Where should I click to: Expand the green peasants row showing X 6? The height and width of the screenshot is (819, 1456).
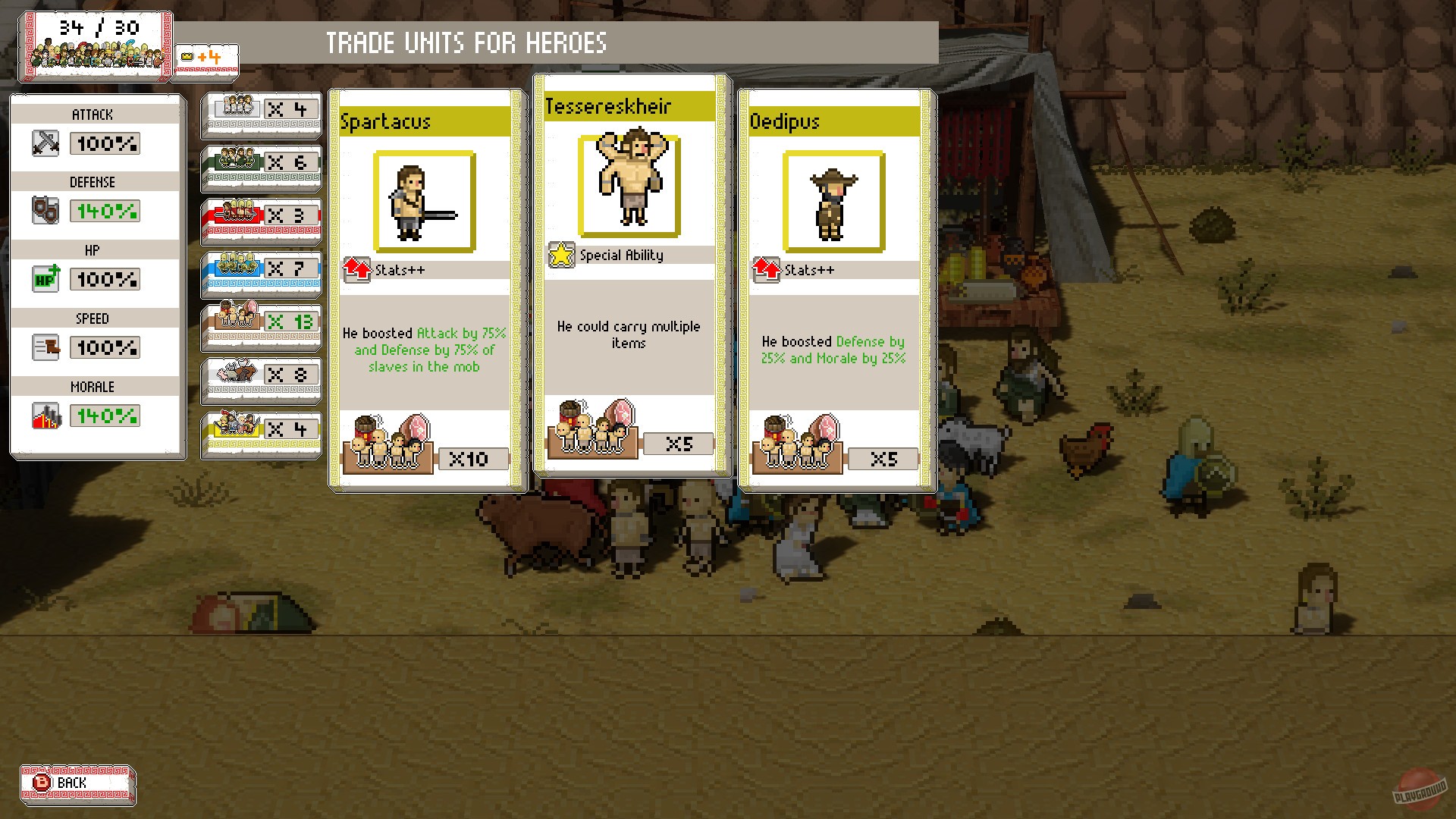coord(261,165)
